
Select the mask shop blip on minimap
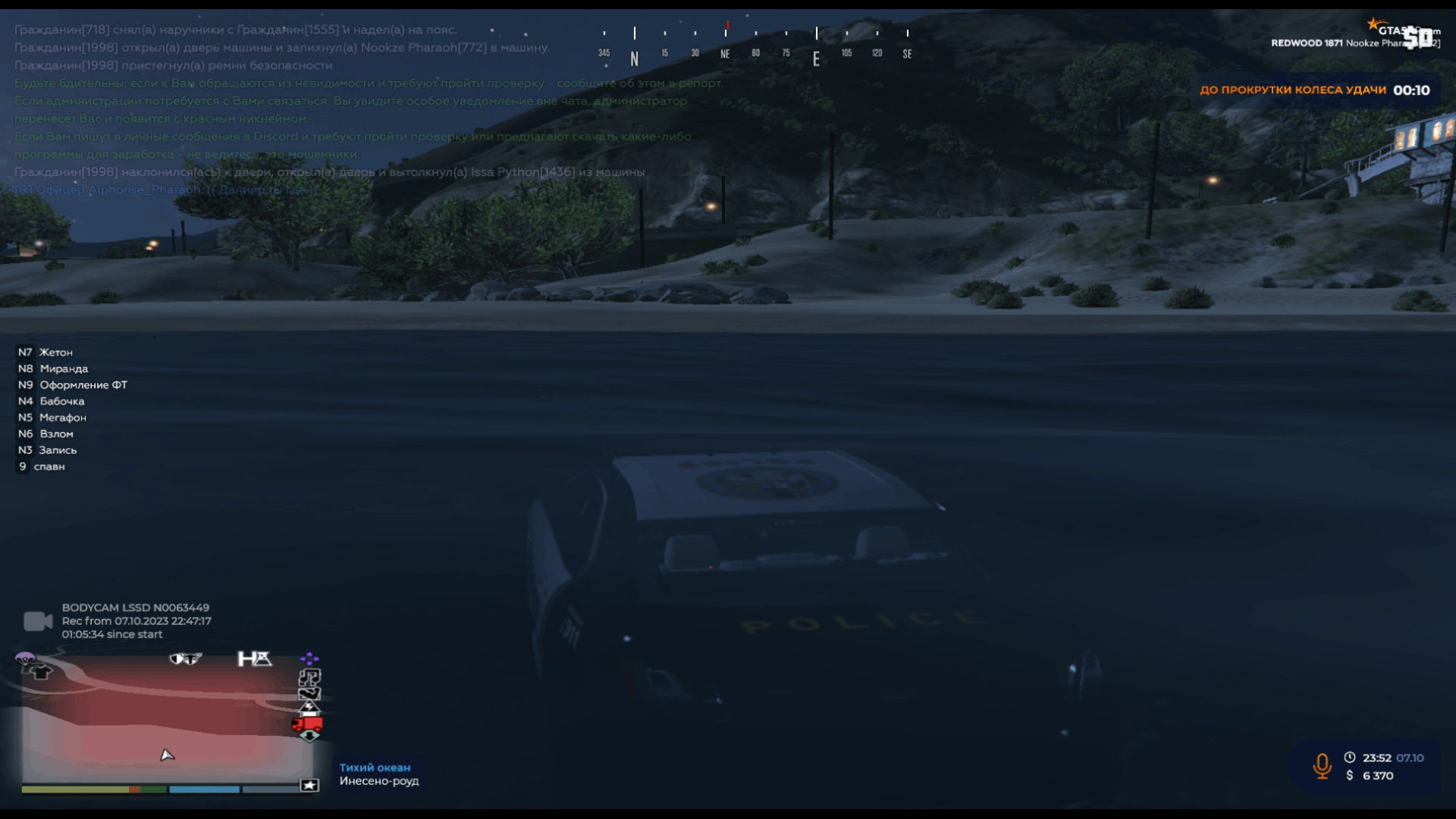coord(185,659)
